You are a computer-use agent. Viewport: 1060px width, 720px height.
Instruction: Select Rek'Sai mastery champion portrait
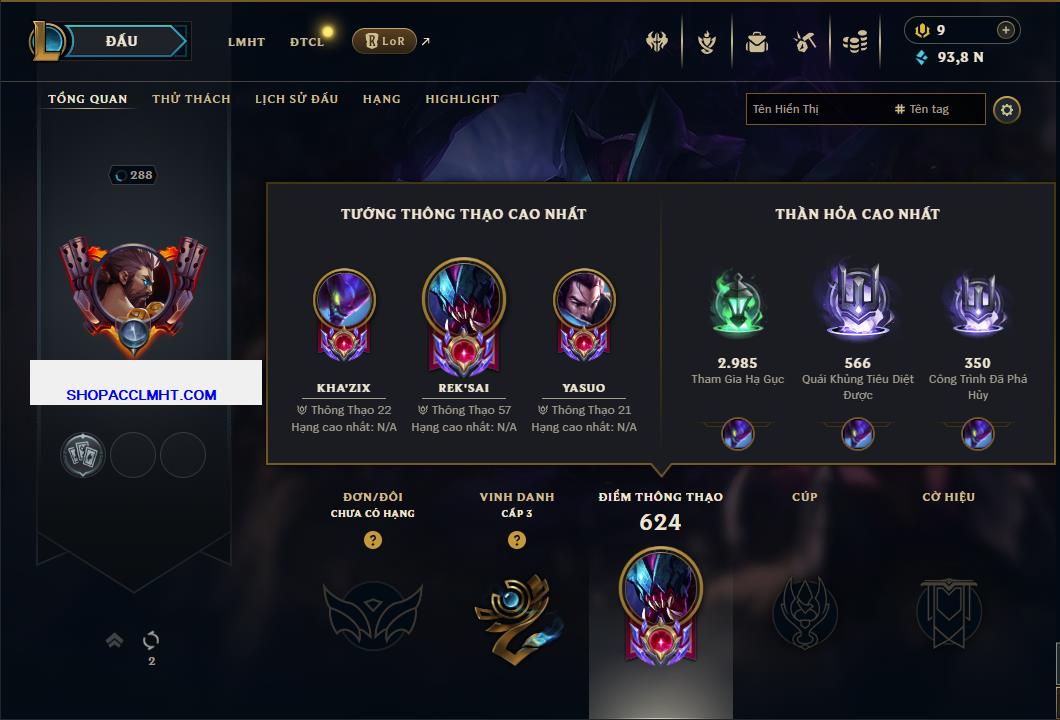(x=464, y=298)
